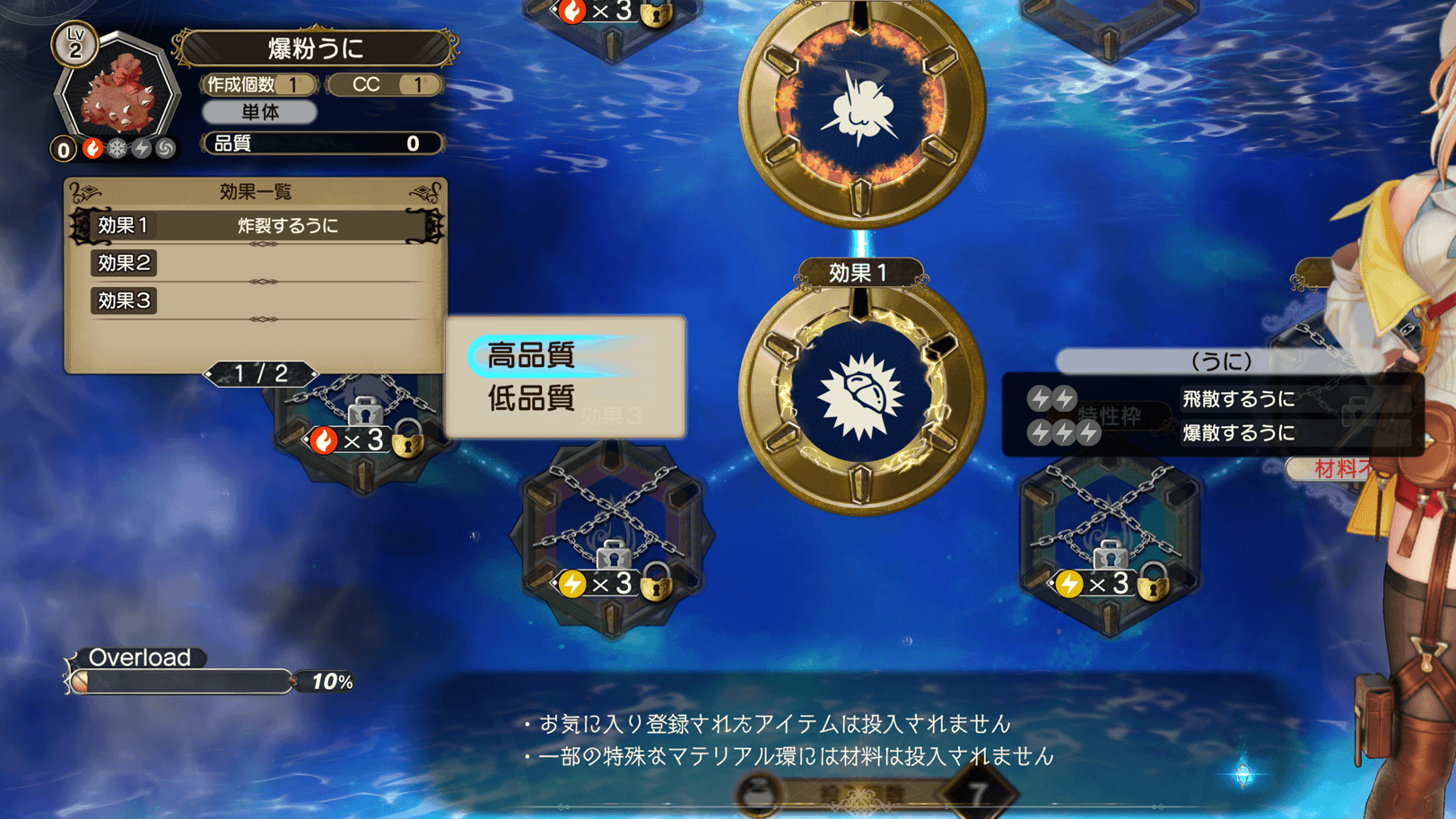Choose the 高品質 sort option

(532, 356)
